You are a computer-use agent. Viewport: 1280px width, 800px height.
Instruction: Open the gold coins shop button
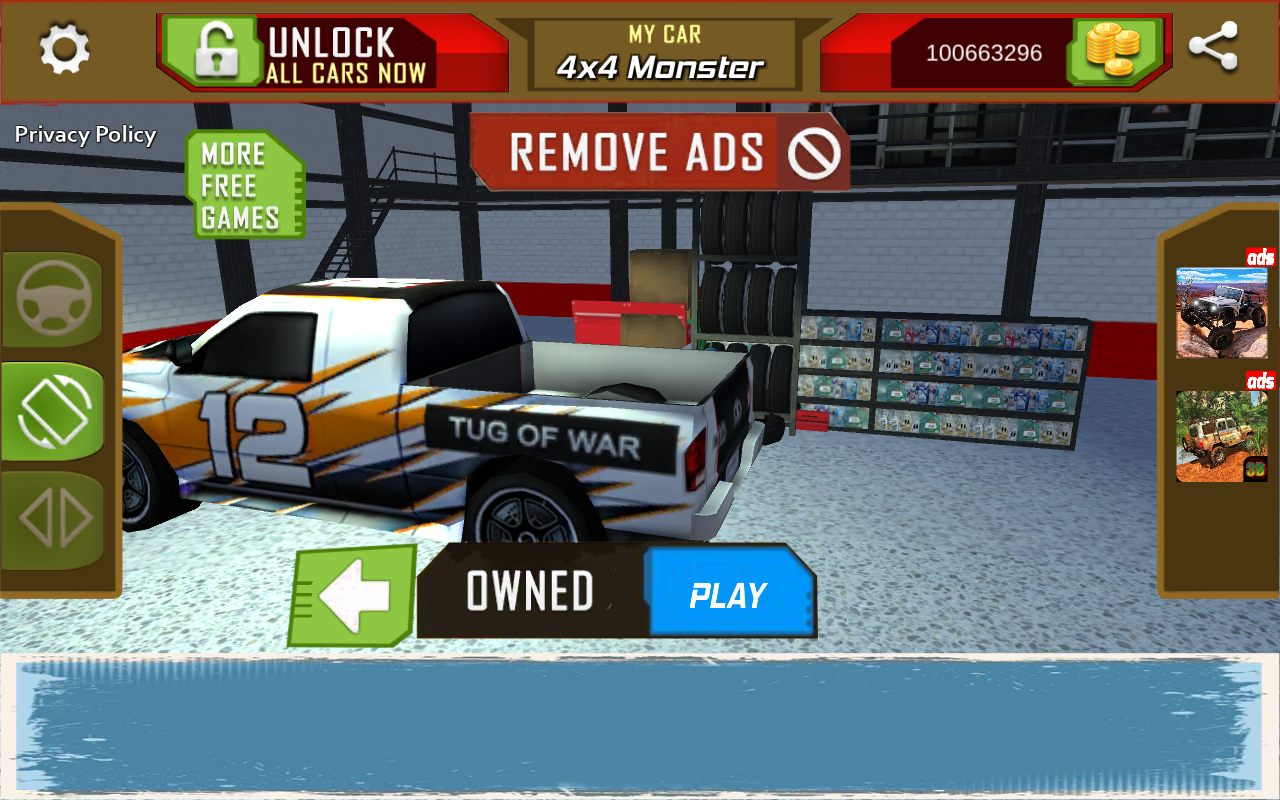(1113, 50)
